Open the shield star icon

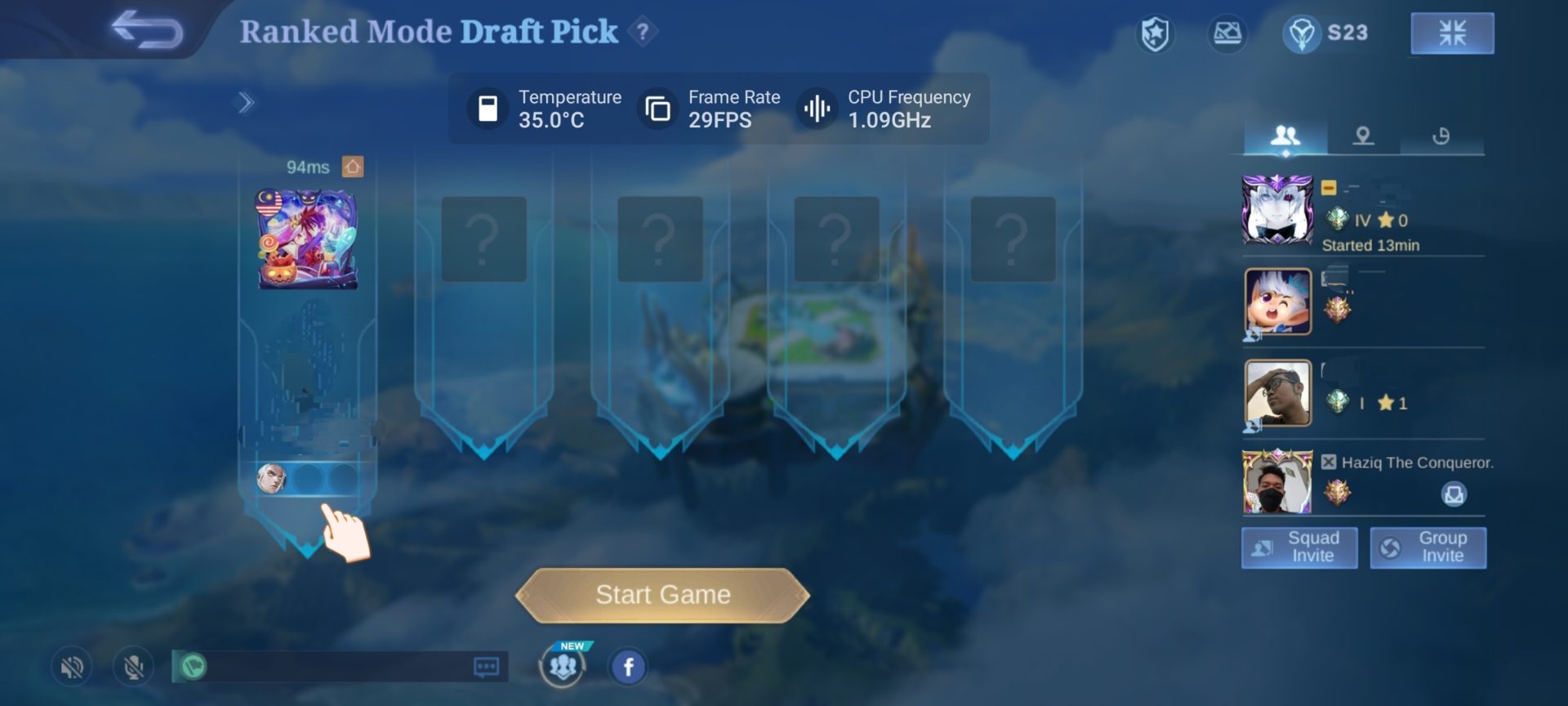click(x=1155, y=34)
